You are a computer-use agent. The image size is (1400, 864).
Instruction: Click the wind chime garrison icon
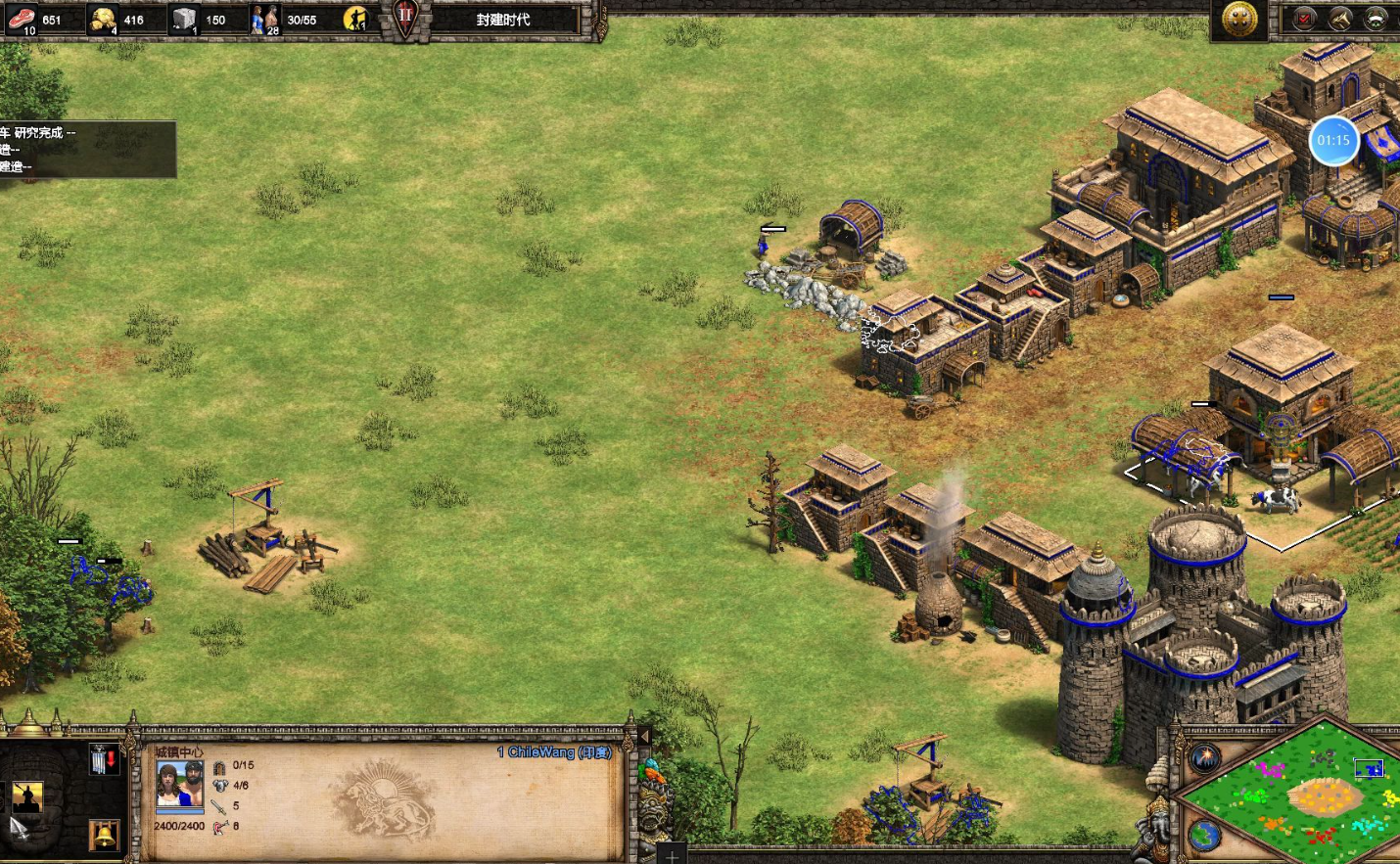click(x=104, y=759)
